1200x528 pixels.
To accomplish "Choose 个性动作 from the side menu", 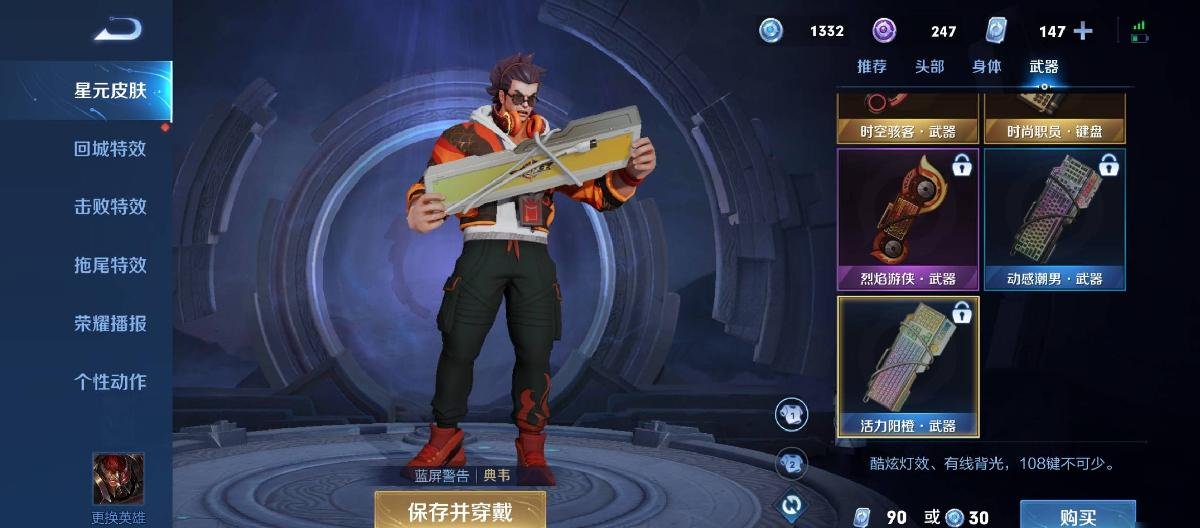I will pyautogui.click(x=110, y=381).
